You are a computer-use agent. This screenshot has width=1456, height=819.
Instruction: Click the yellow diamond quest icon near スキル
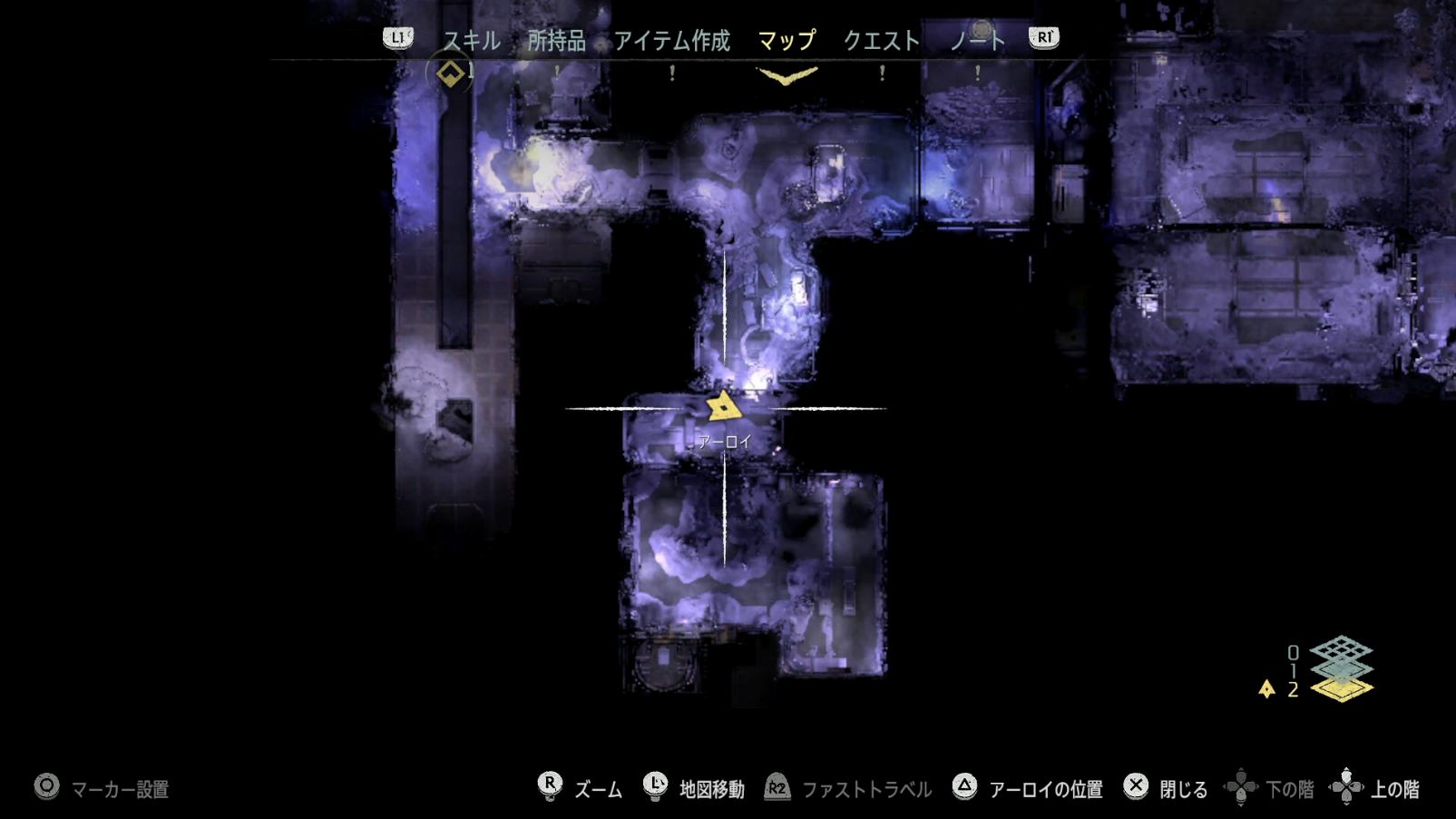coord(450,73)
